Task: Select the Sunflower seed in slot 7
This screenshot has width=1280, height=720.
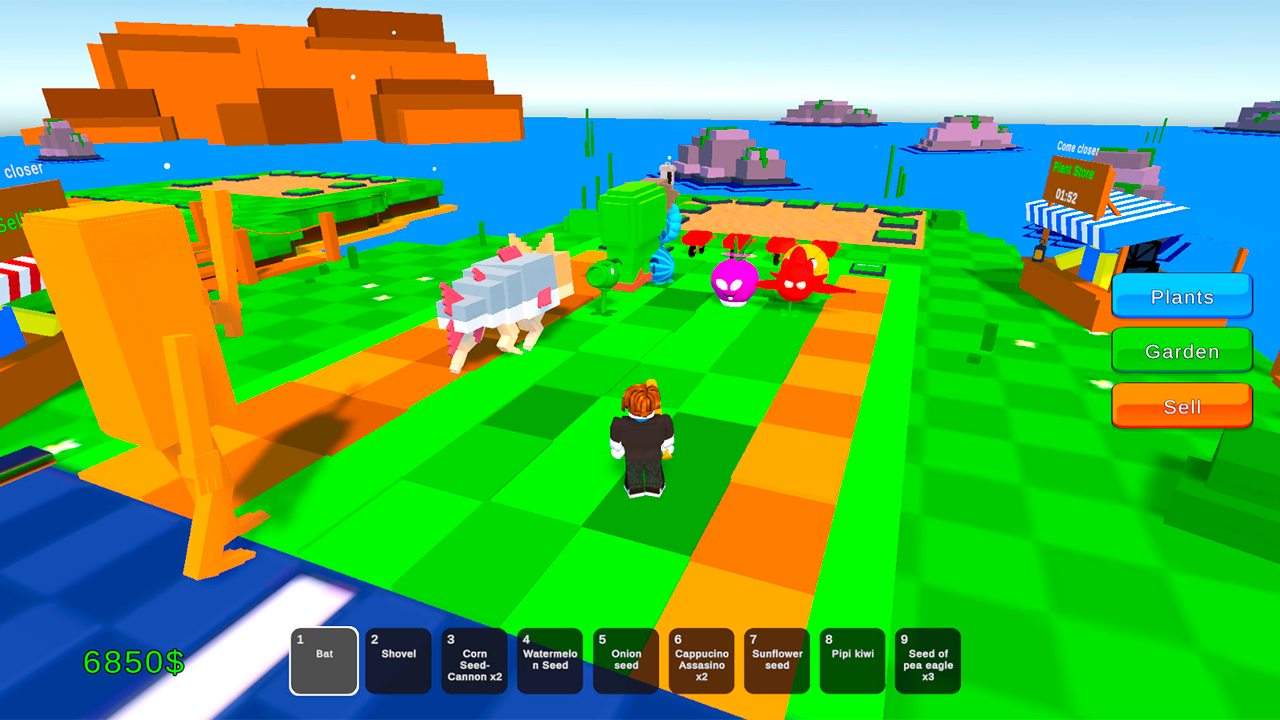Action: (777, 660)
